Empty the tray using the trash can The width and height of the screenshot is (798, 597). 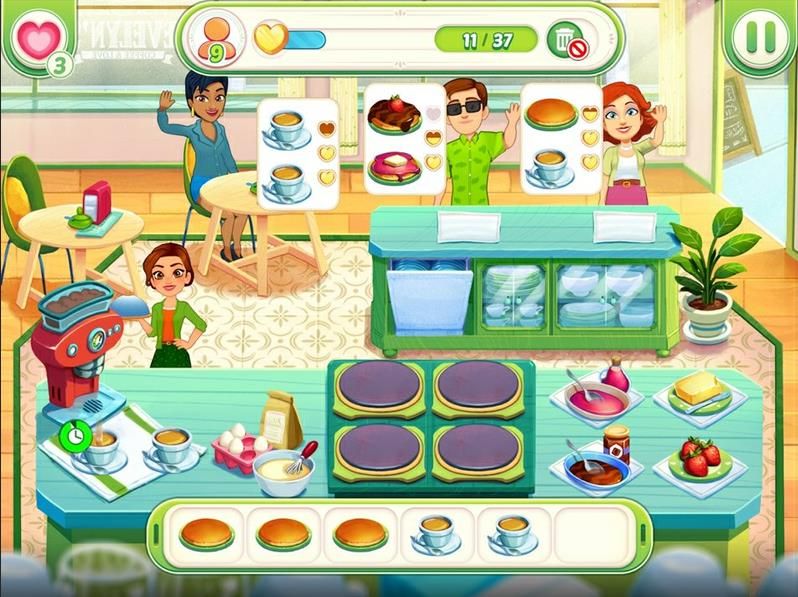coord(567,39)
